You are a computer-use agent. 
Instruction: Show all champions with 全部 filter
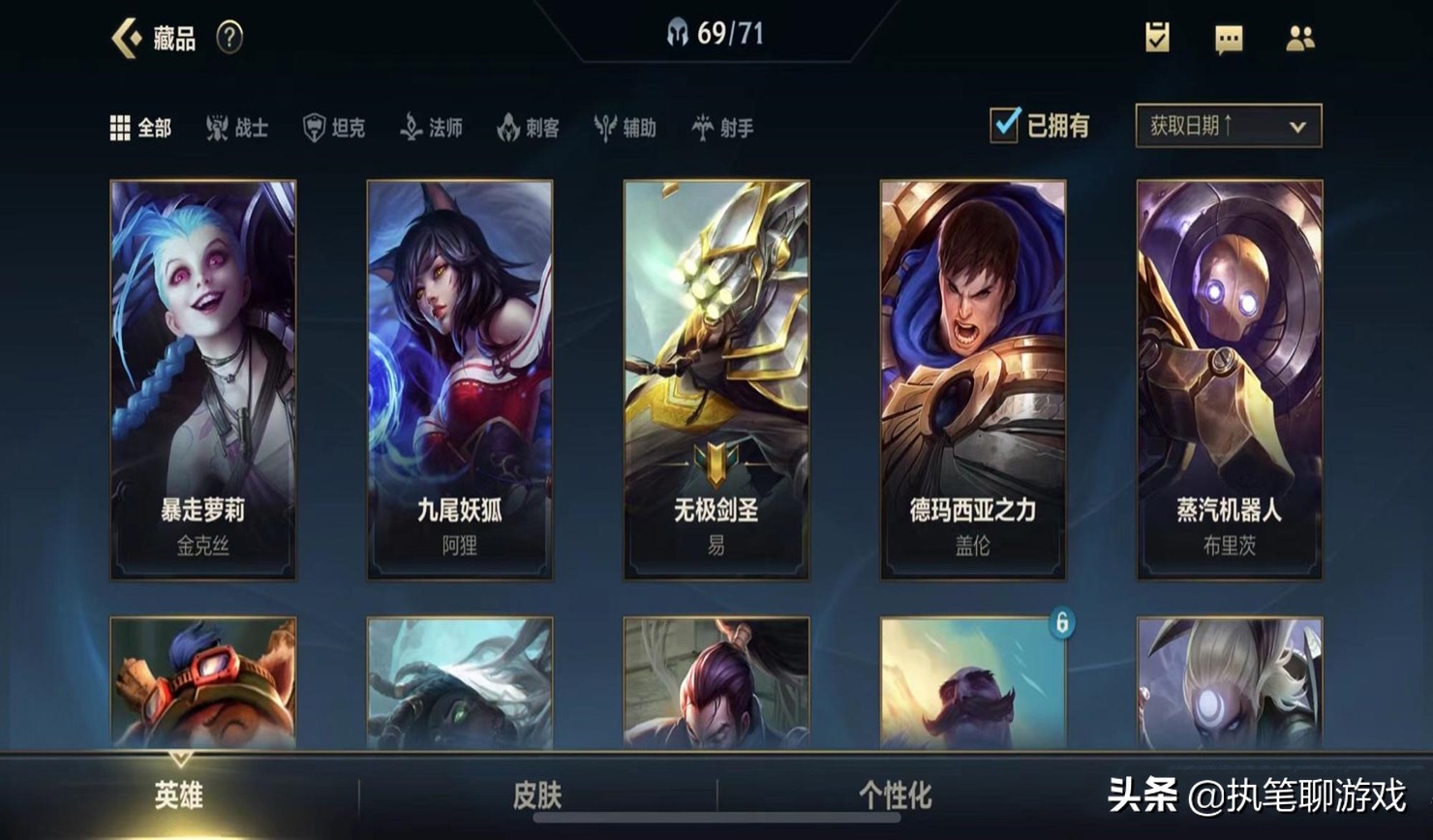click(x=141, y=128)
